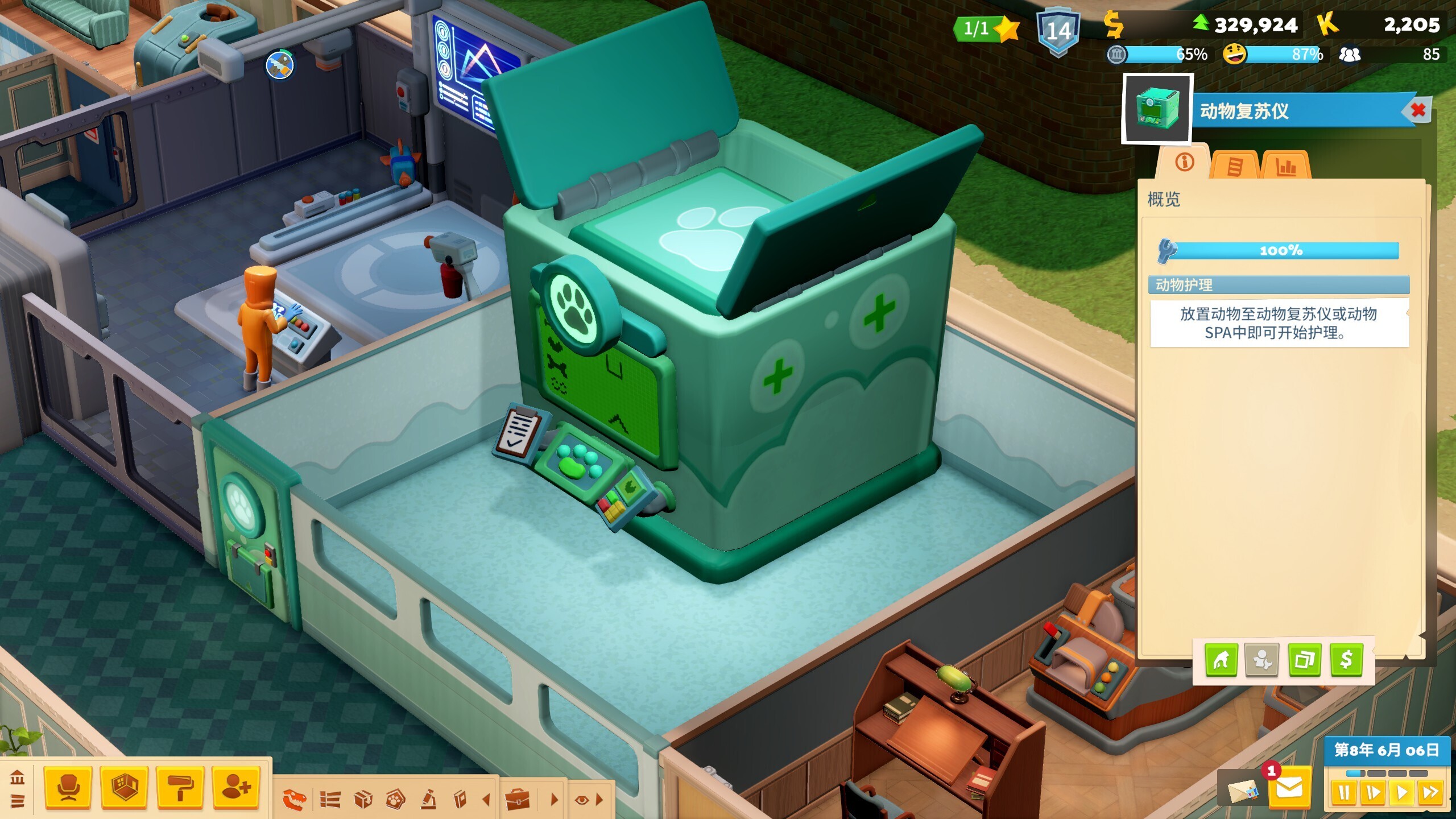The image size is (1456, 819).
Task: Set game speed to normal play
Action: (1401, 792)
